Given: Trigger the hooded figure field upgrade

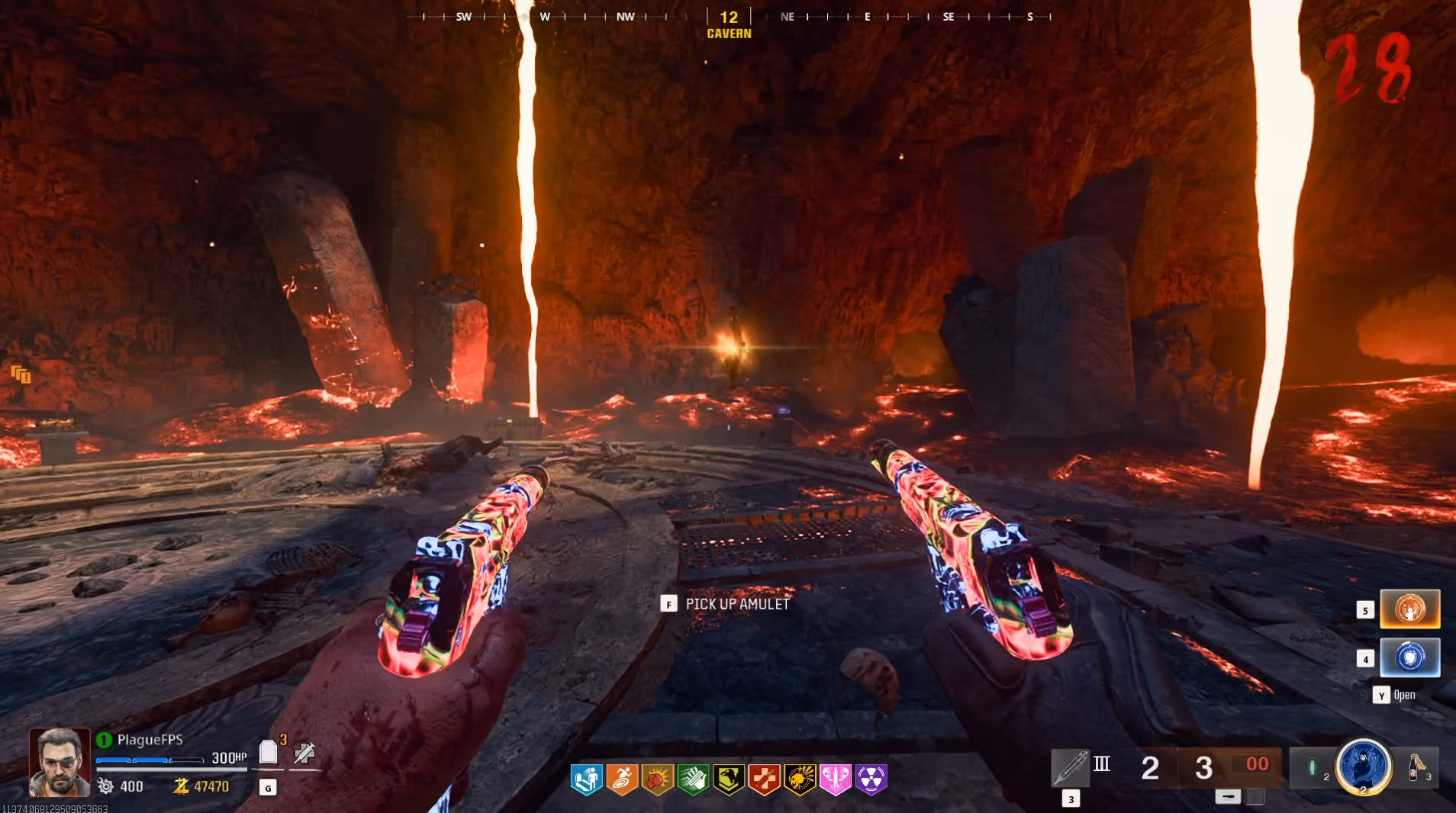Looking at the screenshot, I should 1364,766.
